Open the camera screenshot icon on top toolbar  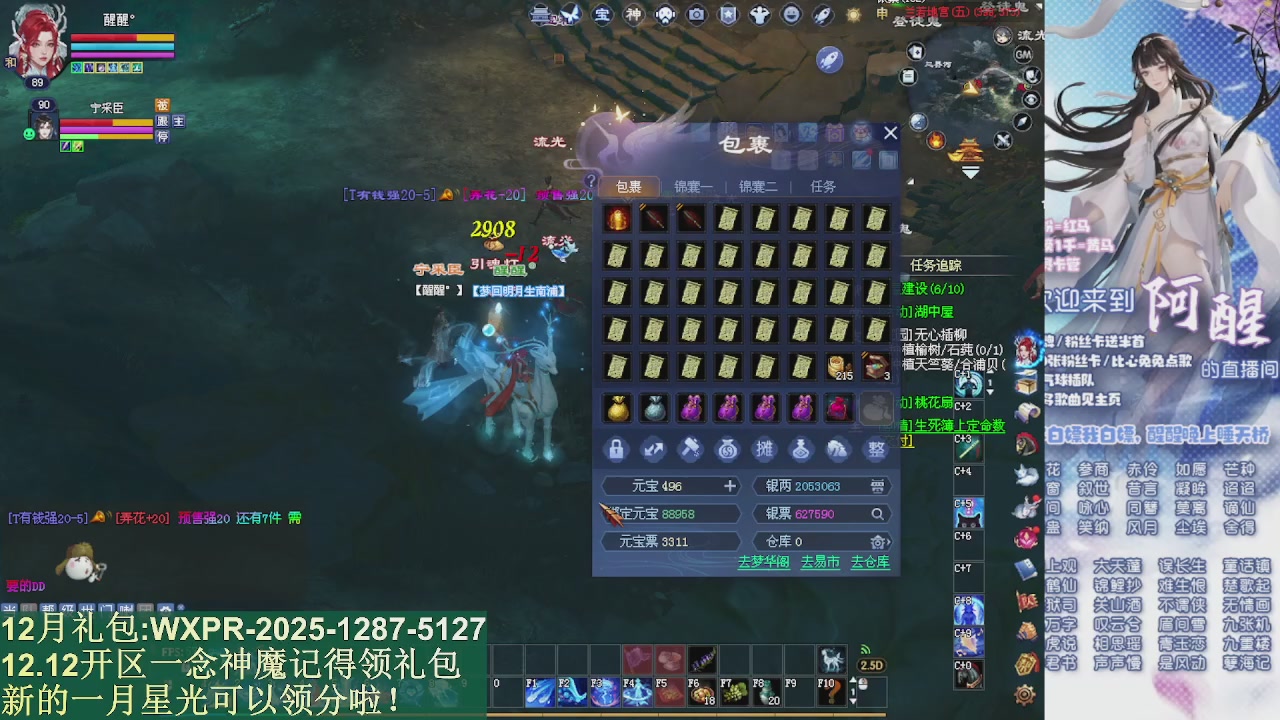click(x=697, y=14)
